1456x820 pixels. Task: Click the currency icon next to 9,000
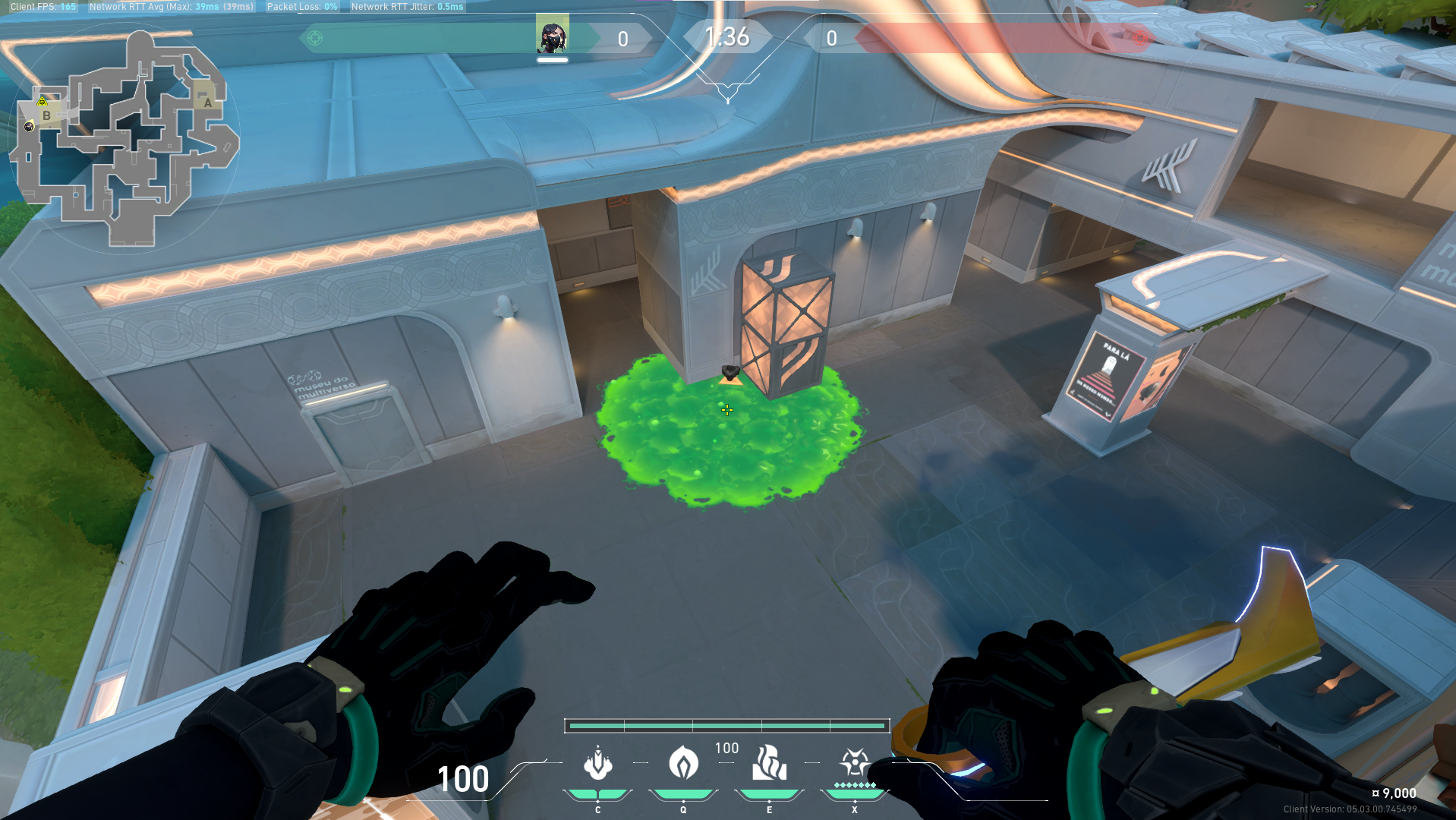point(1375,793)
